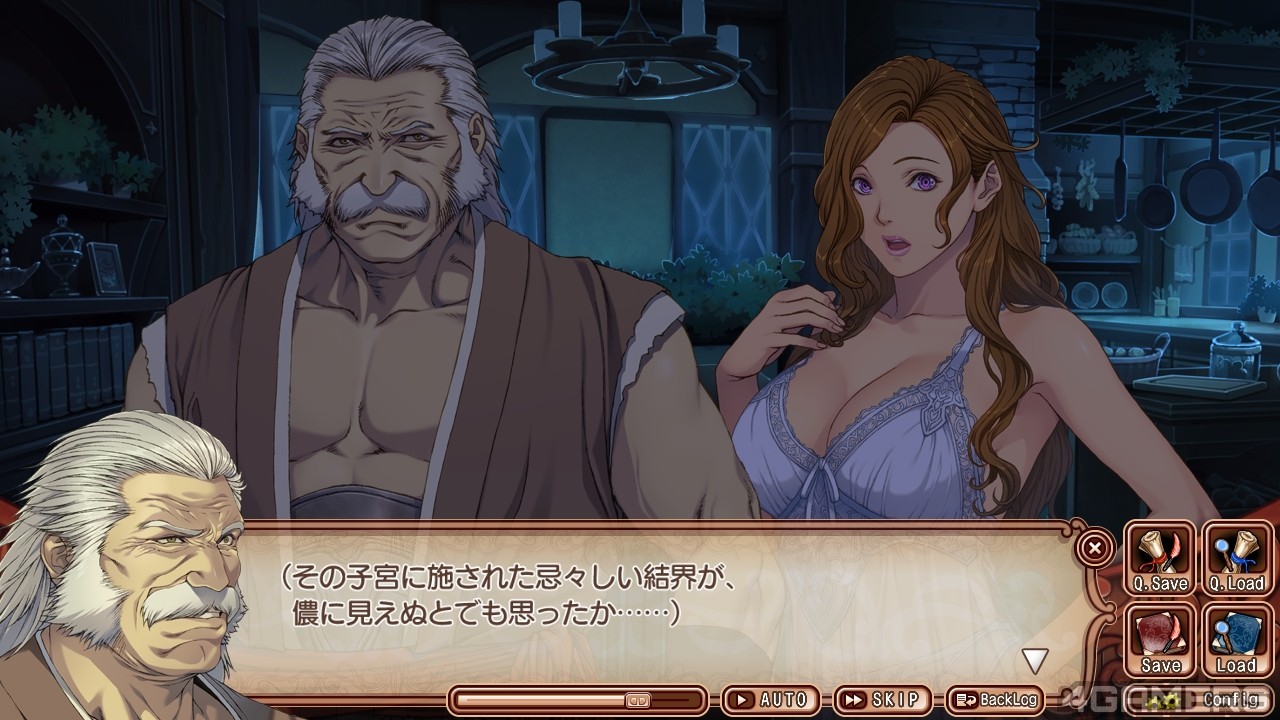Open Q.Load to quick load
This screenshot has height=720, width=1280.
click(1236, 559)
